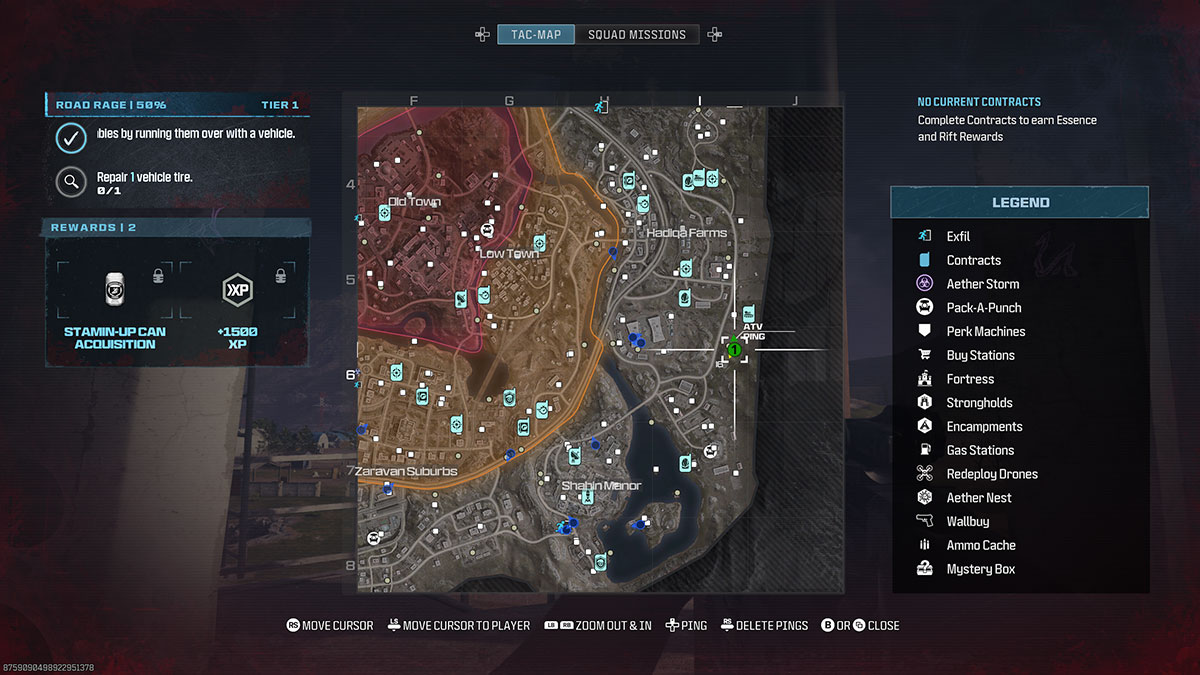Click the green ATV ping marker
Image resolution: width=1200 pixels, height=675 pixels.
pos(734,350)
